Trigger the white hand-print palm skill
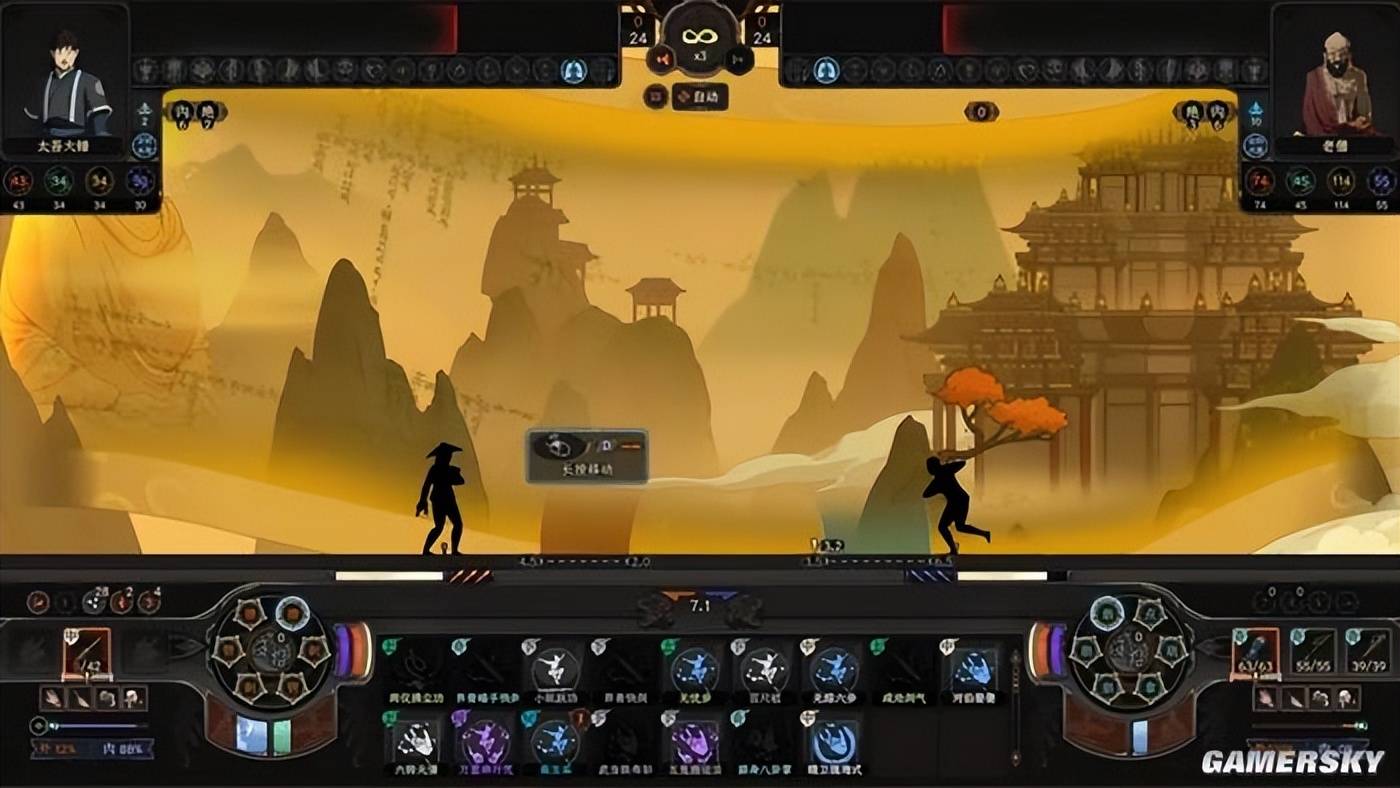 (415, 740)
